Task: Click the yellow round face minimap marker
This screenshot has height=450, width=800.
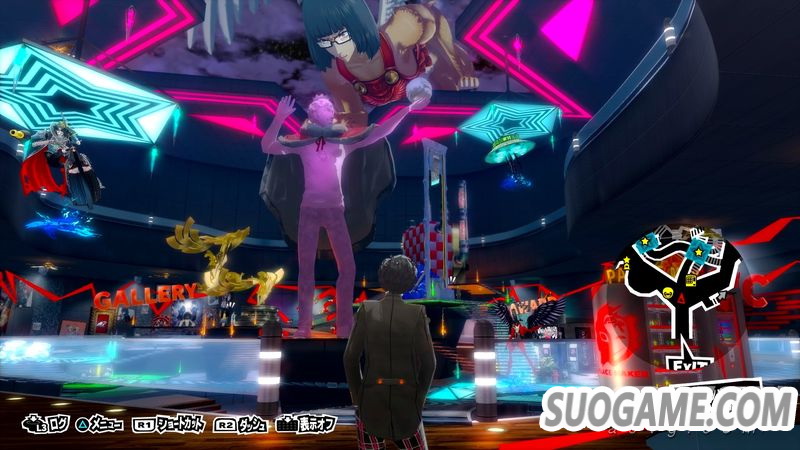Action: tap(667, 293)
